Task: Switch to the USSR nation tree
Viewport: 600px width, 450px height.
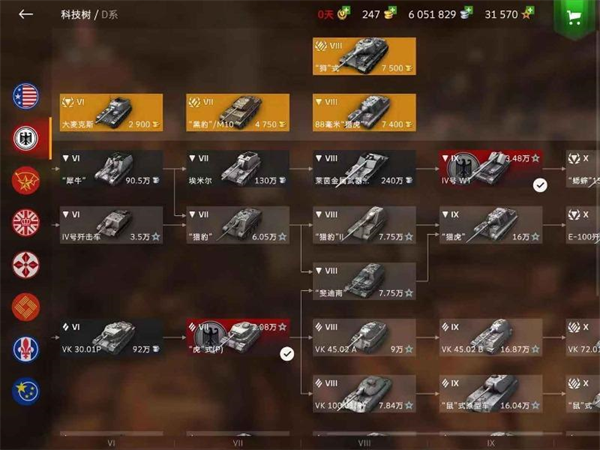Action: 25,181
